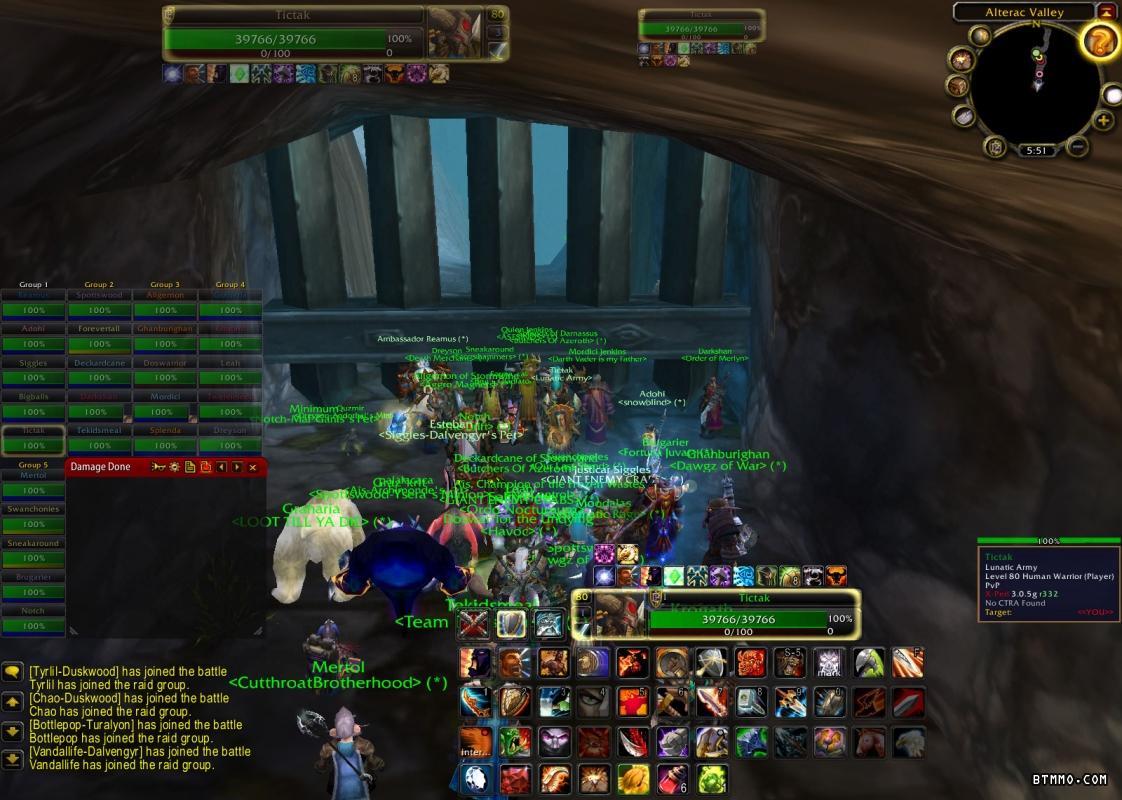Collapse the Alterac Valley minimap toggle
This screenshot has height=800, width=1122.
click(x=1106, y=12)
